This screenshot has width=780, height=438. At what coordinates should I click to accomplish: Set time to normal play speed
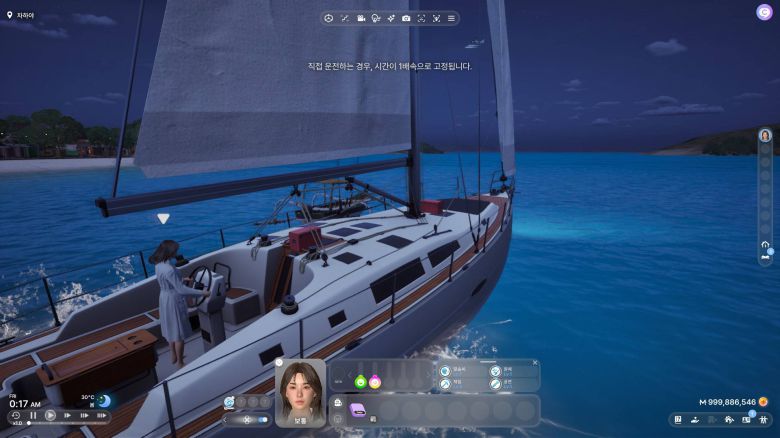pos(50,415)
